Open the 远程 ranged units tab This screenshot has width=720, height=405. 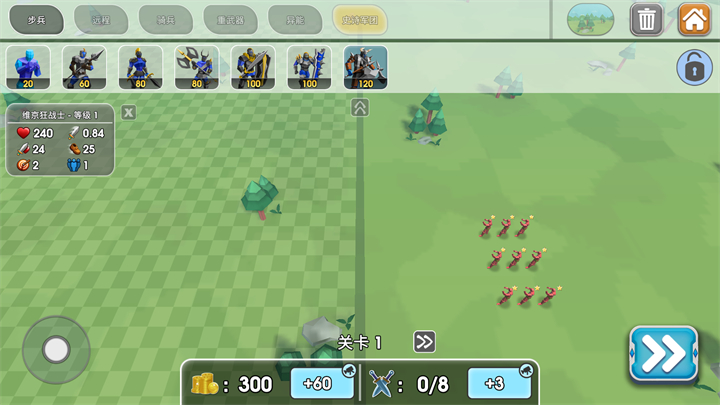point(101,19)
